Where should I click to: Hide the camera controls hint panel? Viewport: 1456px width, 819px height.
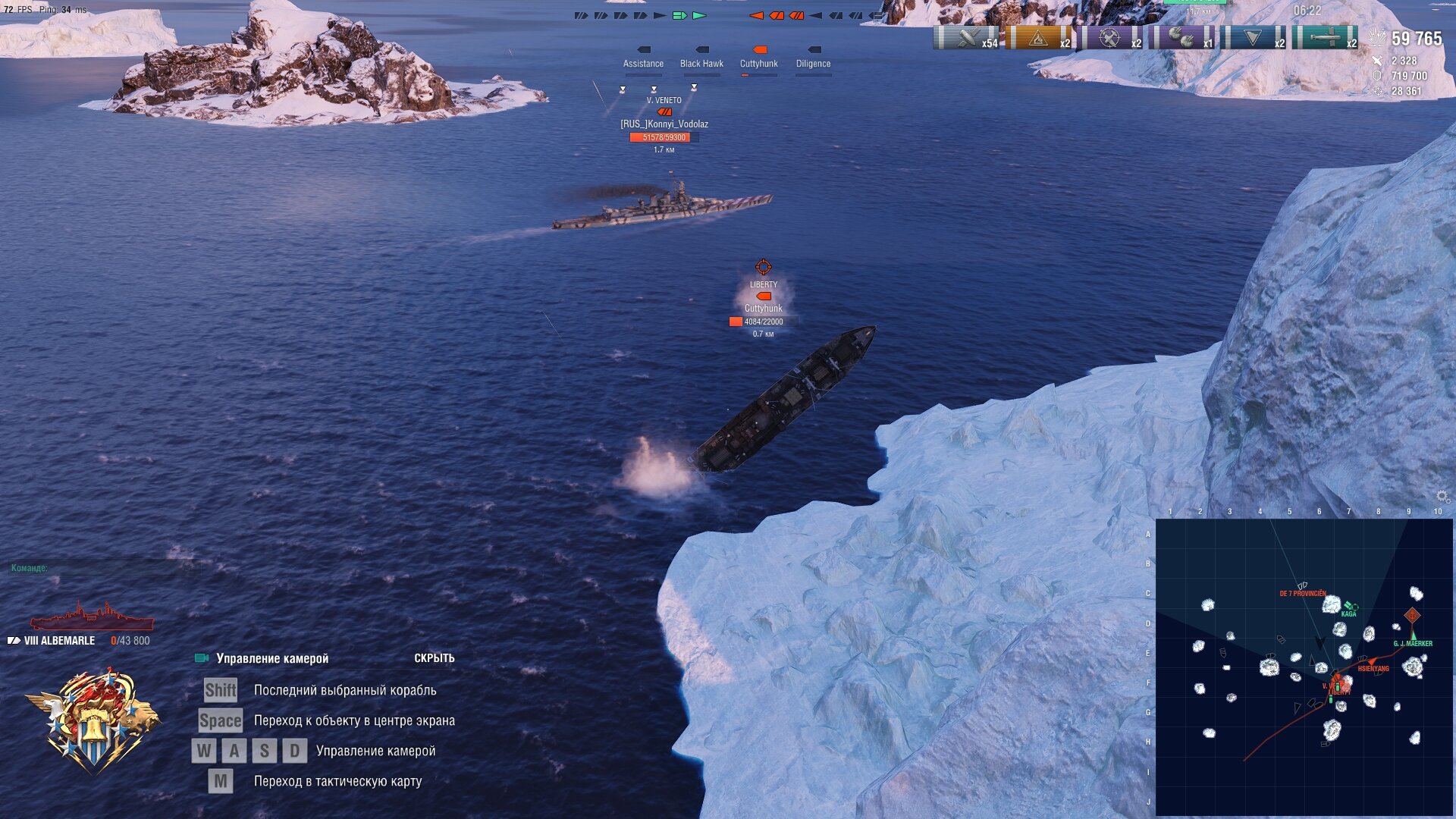pos(434,658)
